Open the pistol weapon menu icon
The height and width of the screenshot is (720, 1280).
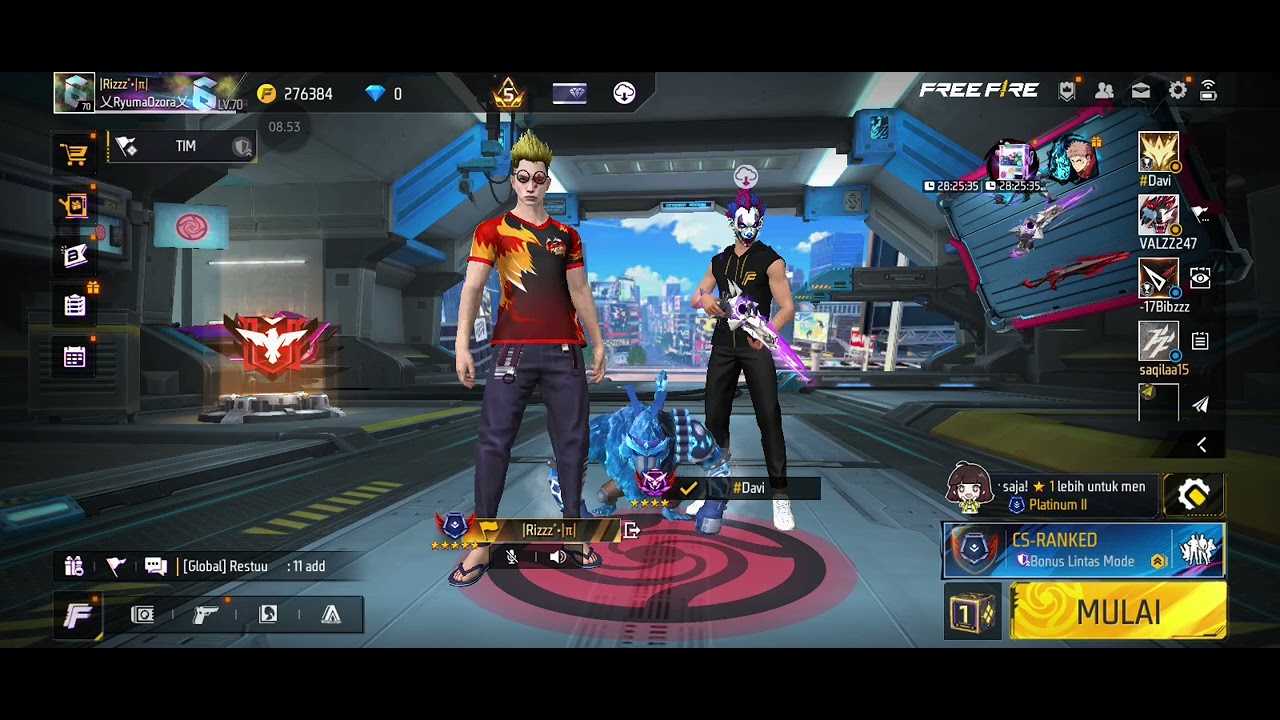point(205,614)
